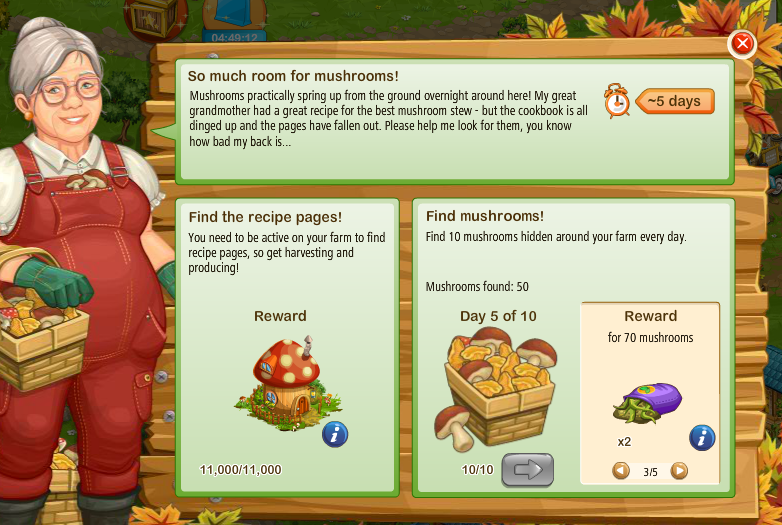Show info for the mushroom house reward
Screen dimensions: 782x525
click(x=335, y=435)
